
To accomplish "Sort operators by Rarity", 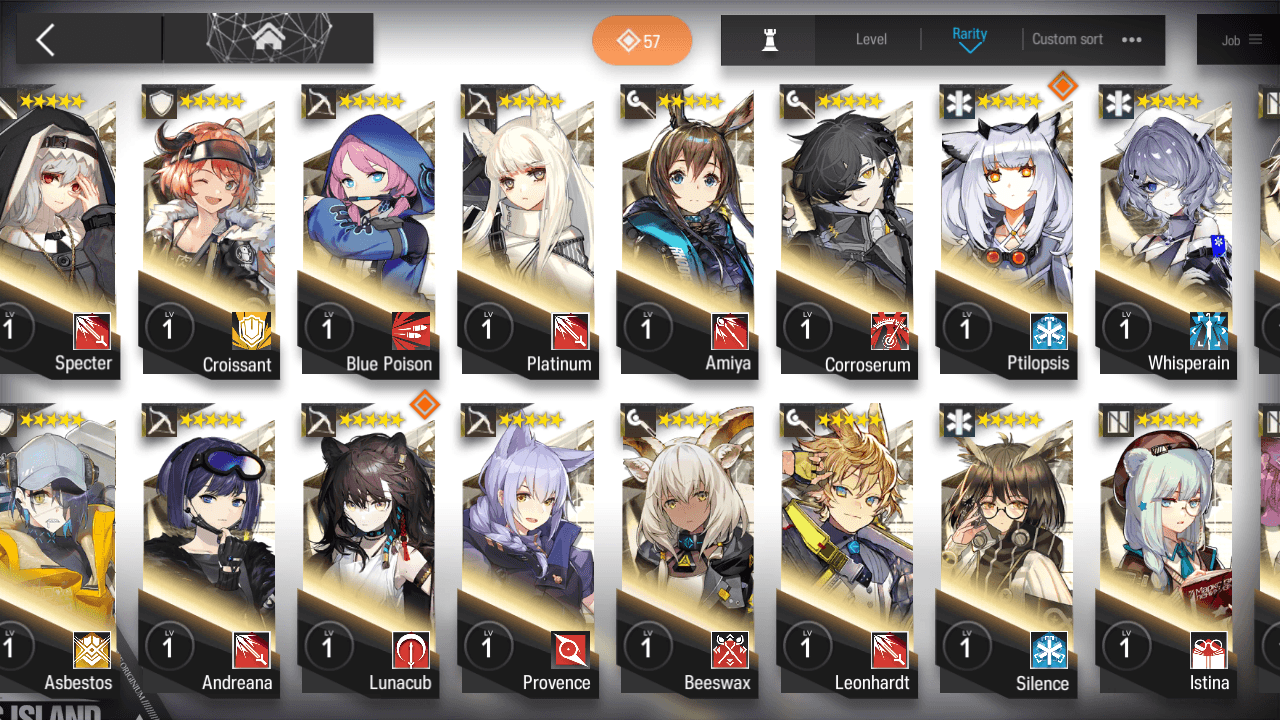I will [969, 39].
